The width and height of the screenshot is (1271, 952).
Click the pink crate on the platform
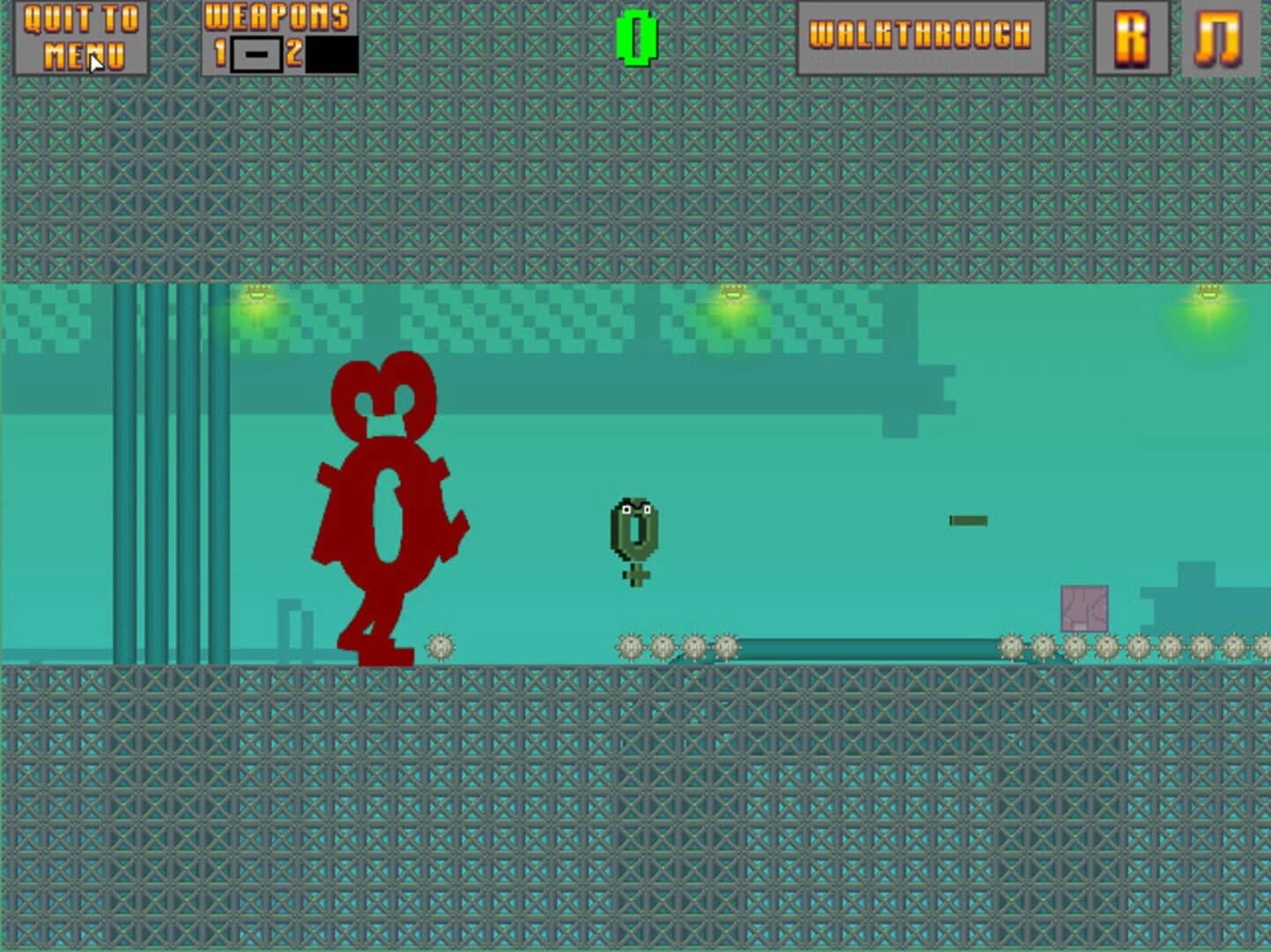(1082, 606)
